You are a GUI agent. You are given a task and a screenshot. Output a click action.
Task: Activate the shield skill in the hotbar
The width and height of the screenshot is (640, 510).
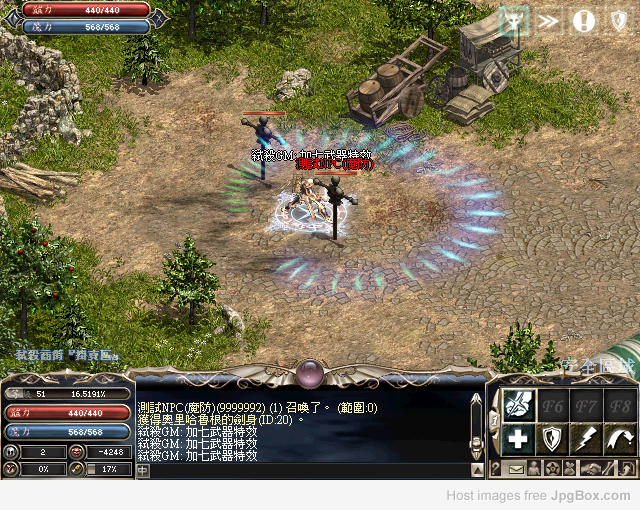click(552, 438)
